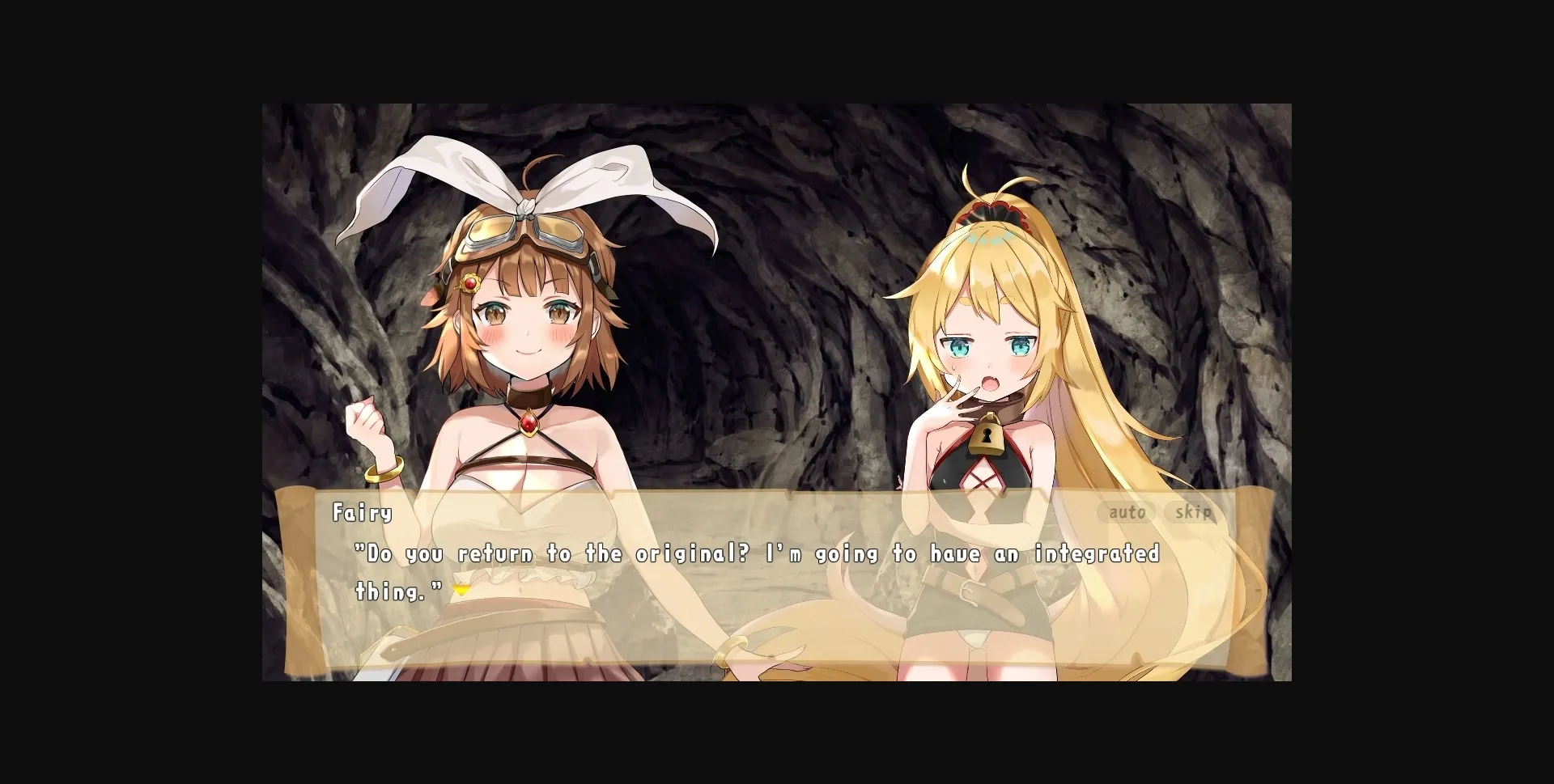
Task: Click the Fairy speaker name label
Action: click(362, 513)
